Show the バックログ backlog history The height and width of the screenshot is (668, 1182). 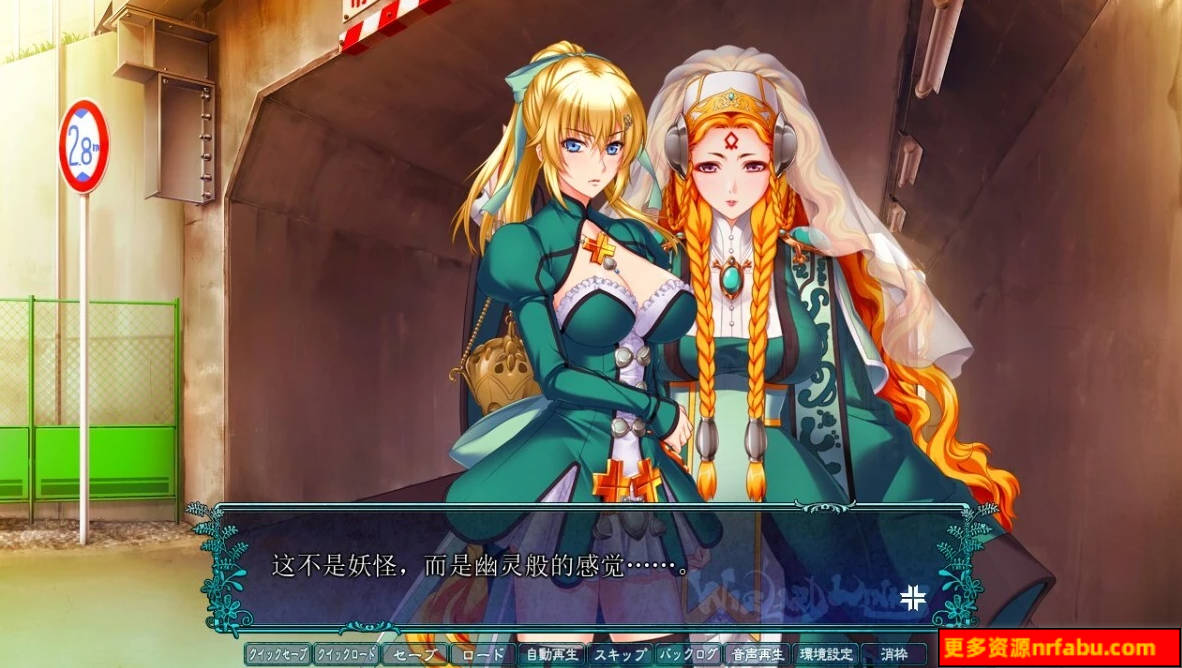[x=689, y=655]
